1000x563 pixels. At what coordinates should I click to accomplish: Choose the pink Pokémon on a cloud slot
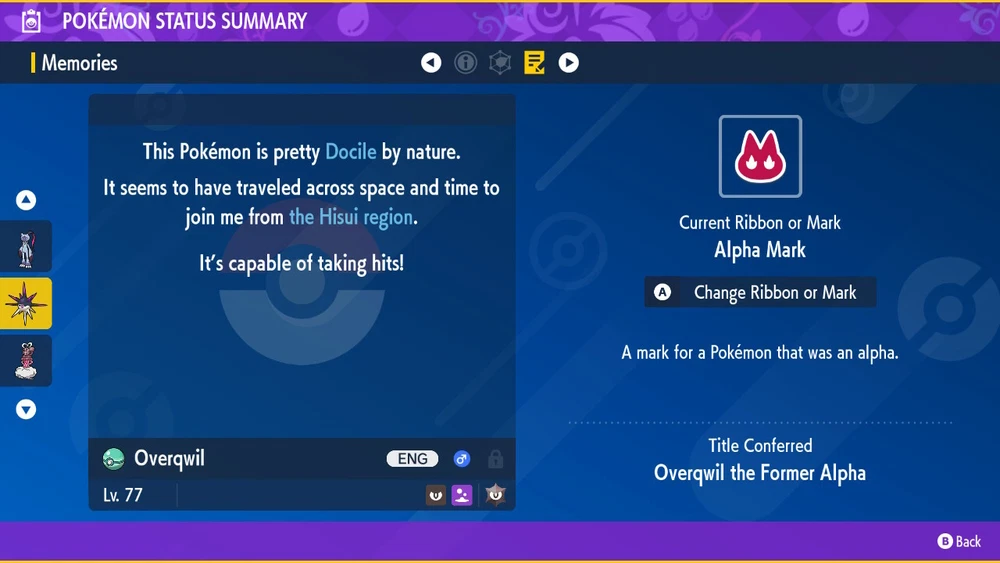[x=26, y=360]
